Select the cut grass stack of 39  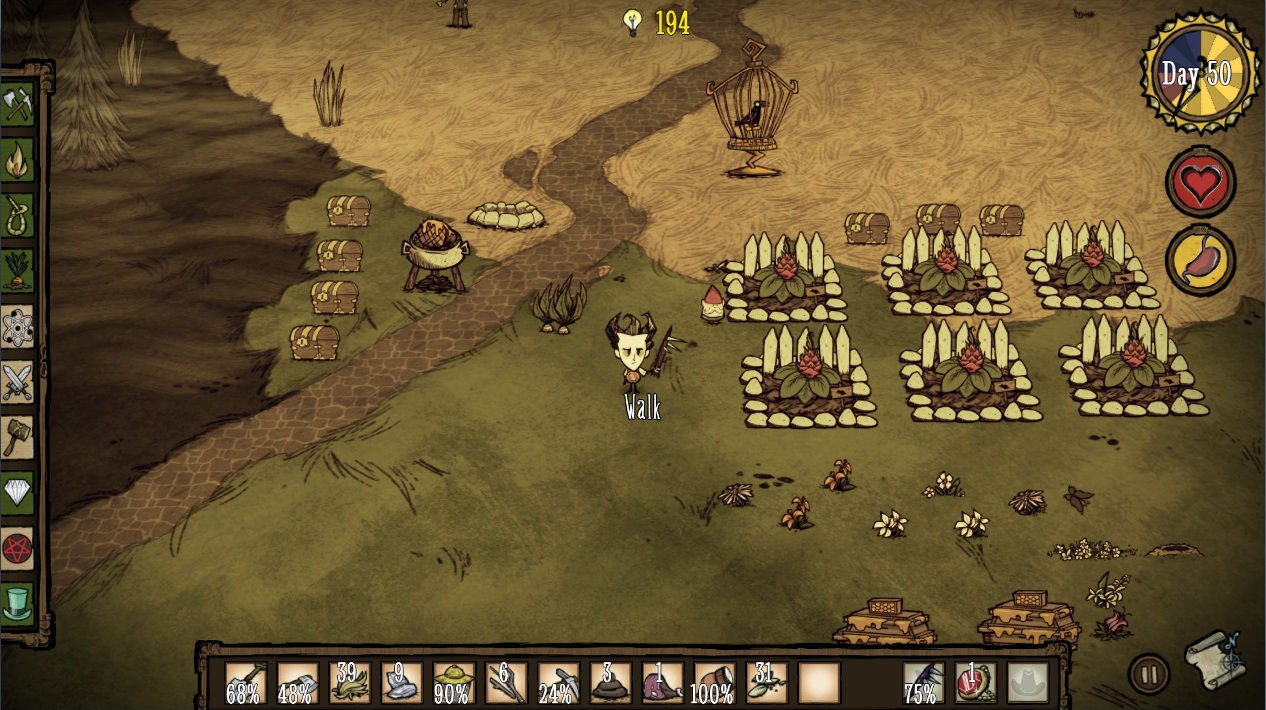tap(349, 682)
